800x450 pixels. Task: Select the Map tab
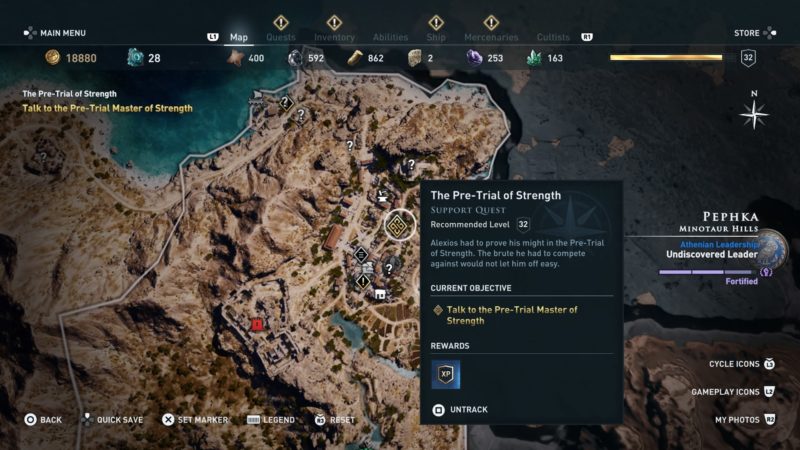click(239, 37)
